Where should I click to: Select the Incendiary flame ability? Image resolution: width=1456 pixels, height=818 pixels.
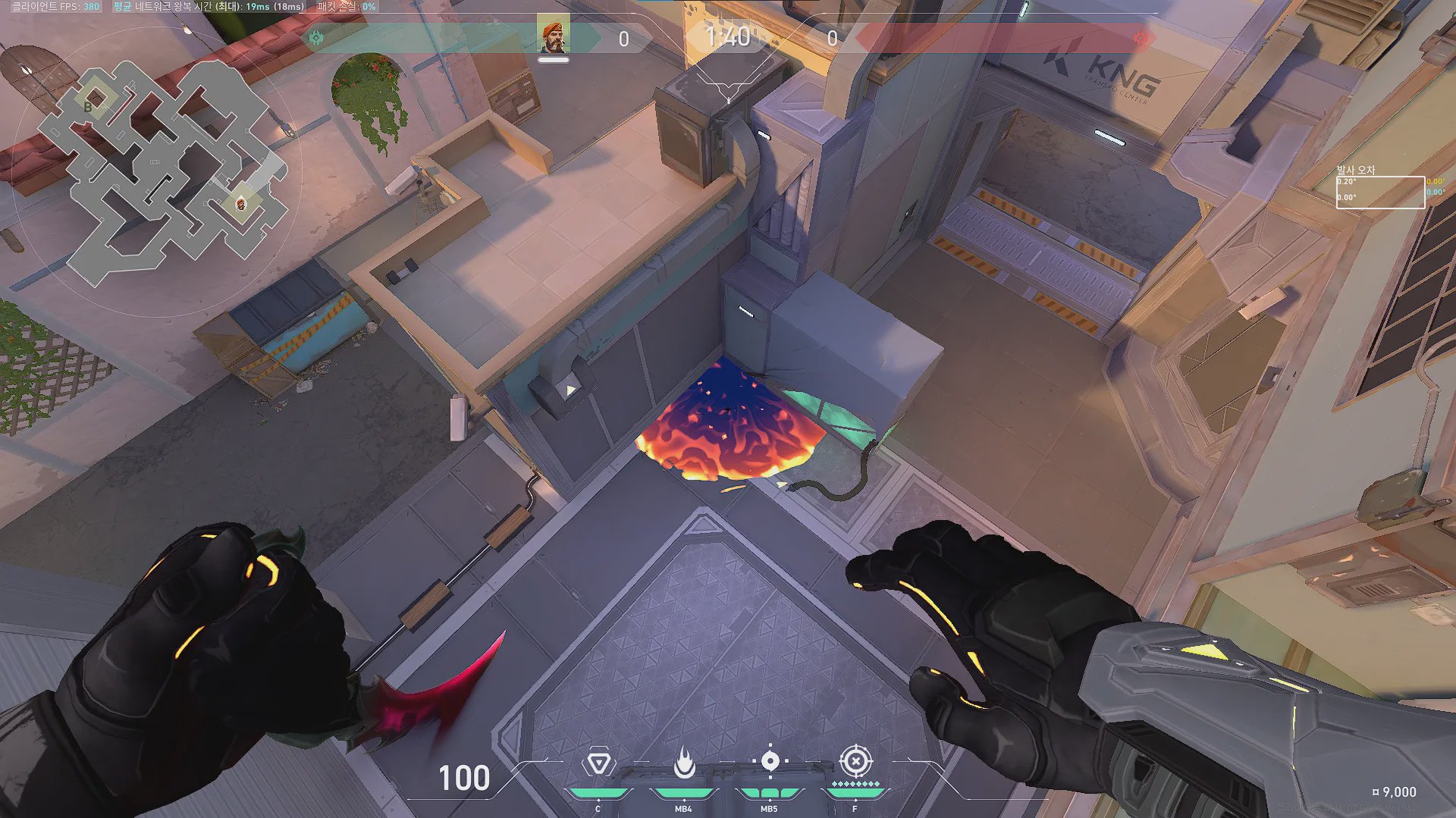[684, 763]
